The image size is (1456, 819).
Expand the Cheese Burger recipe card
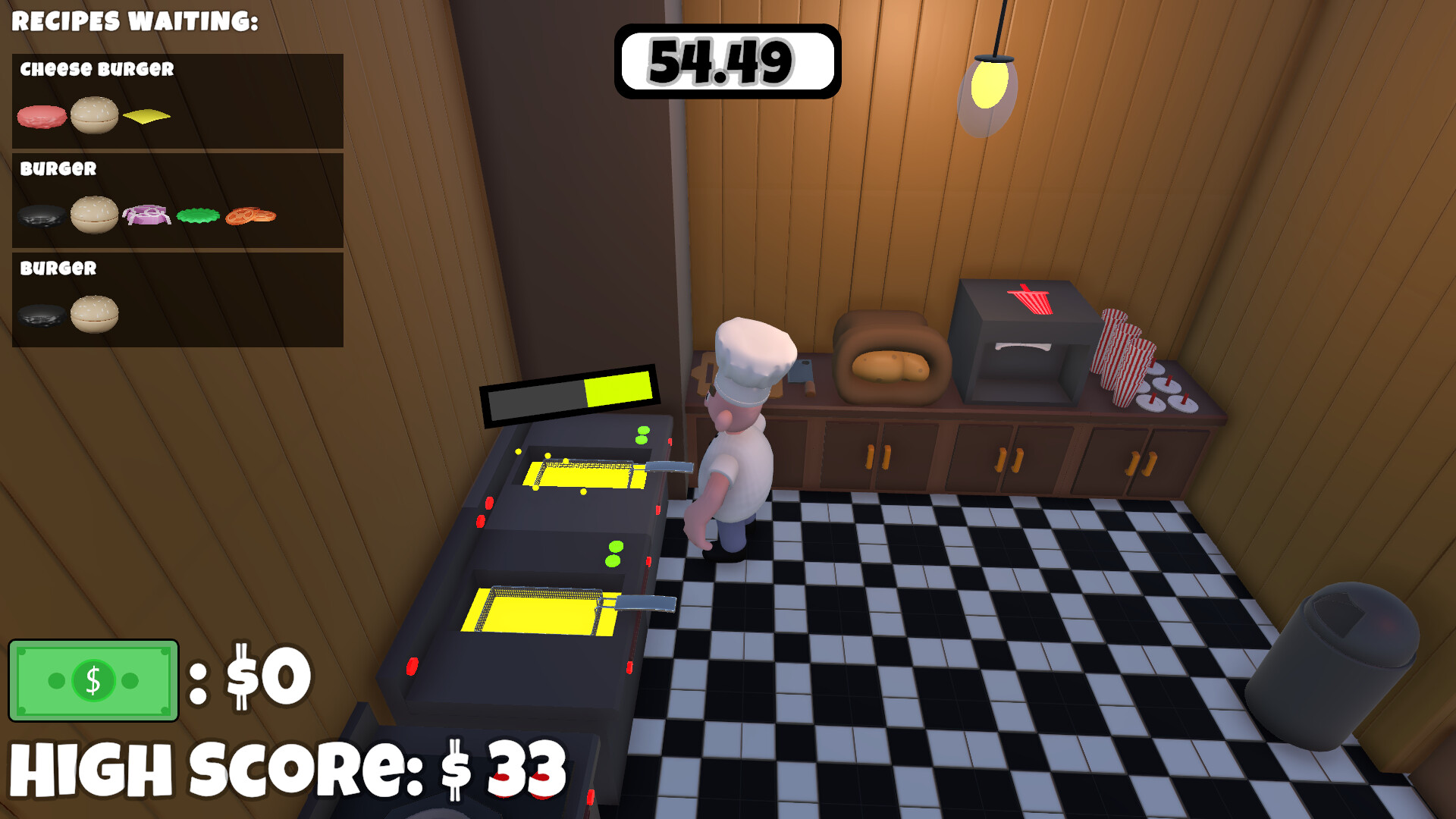click(177, 101)
